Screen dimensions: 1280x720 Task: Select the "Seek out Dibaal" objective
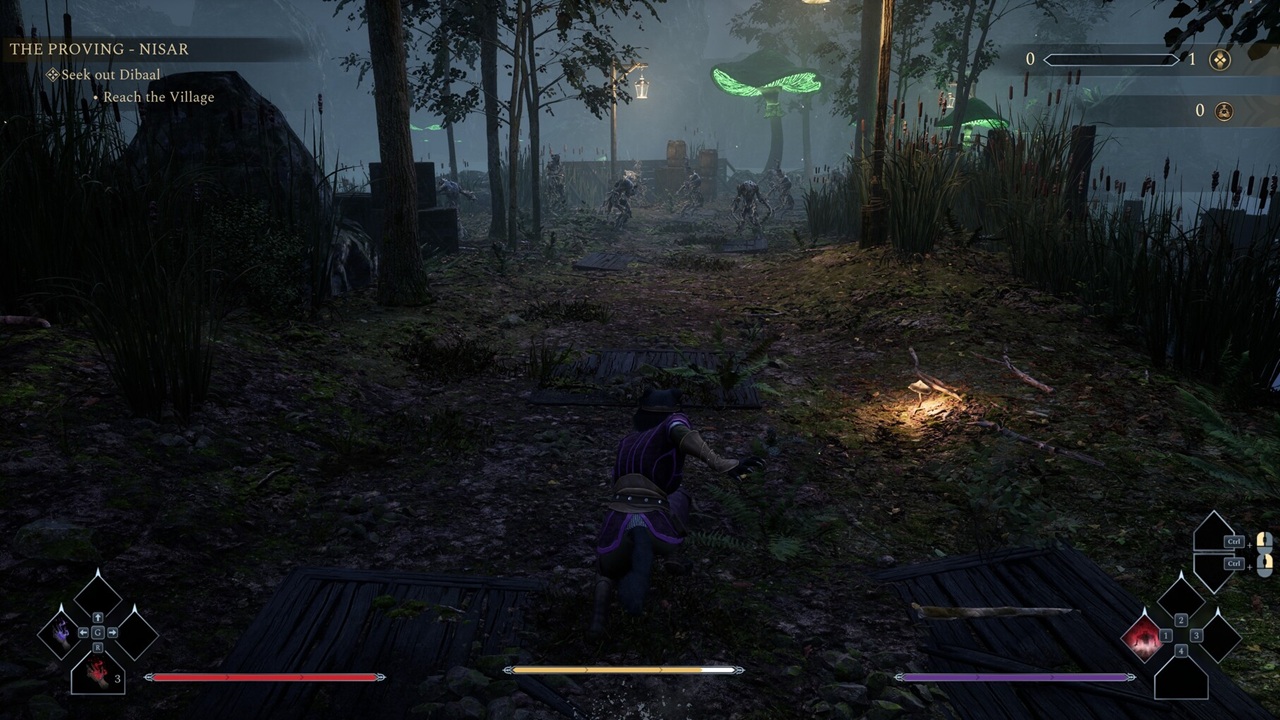[110, 75]
